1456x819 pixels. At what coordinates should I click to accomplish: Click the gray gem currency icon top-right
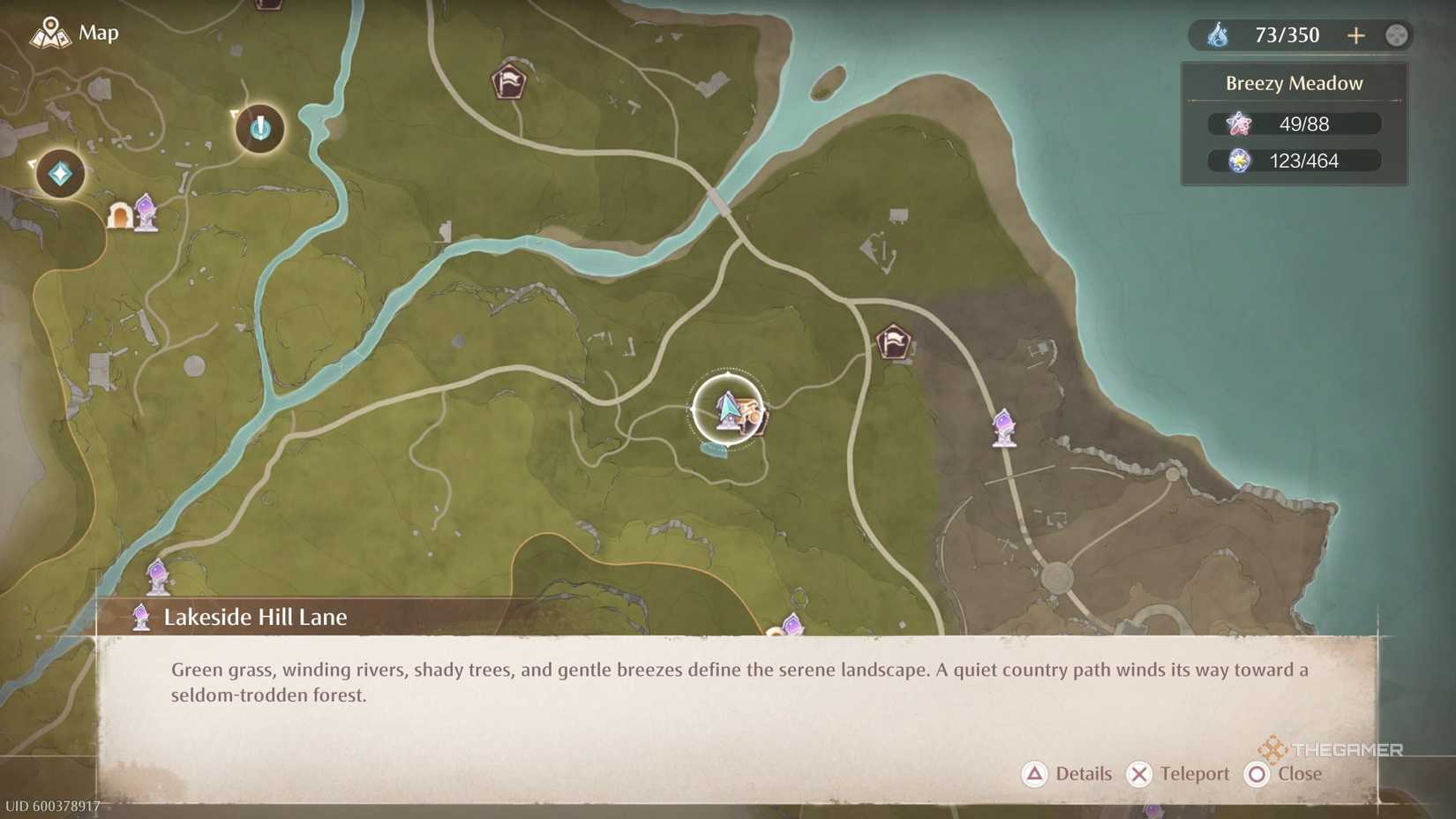1396,35
